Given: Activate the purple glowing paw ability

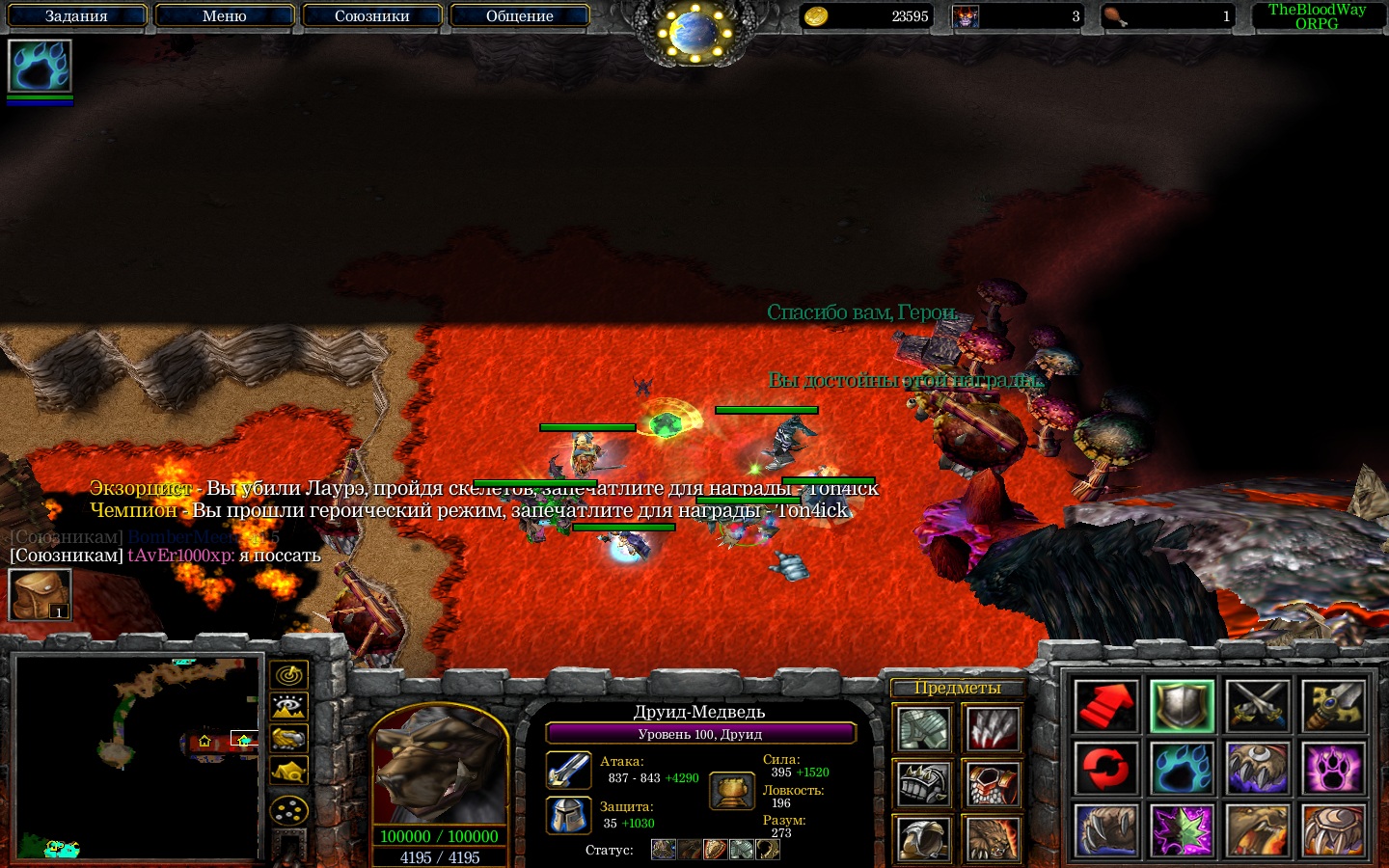Looking at the screenshot, I should pyautogui.click(x=1334, y=769).
